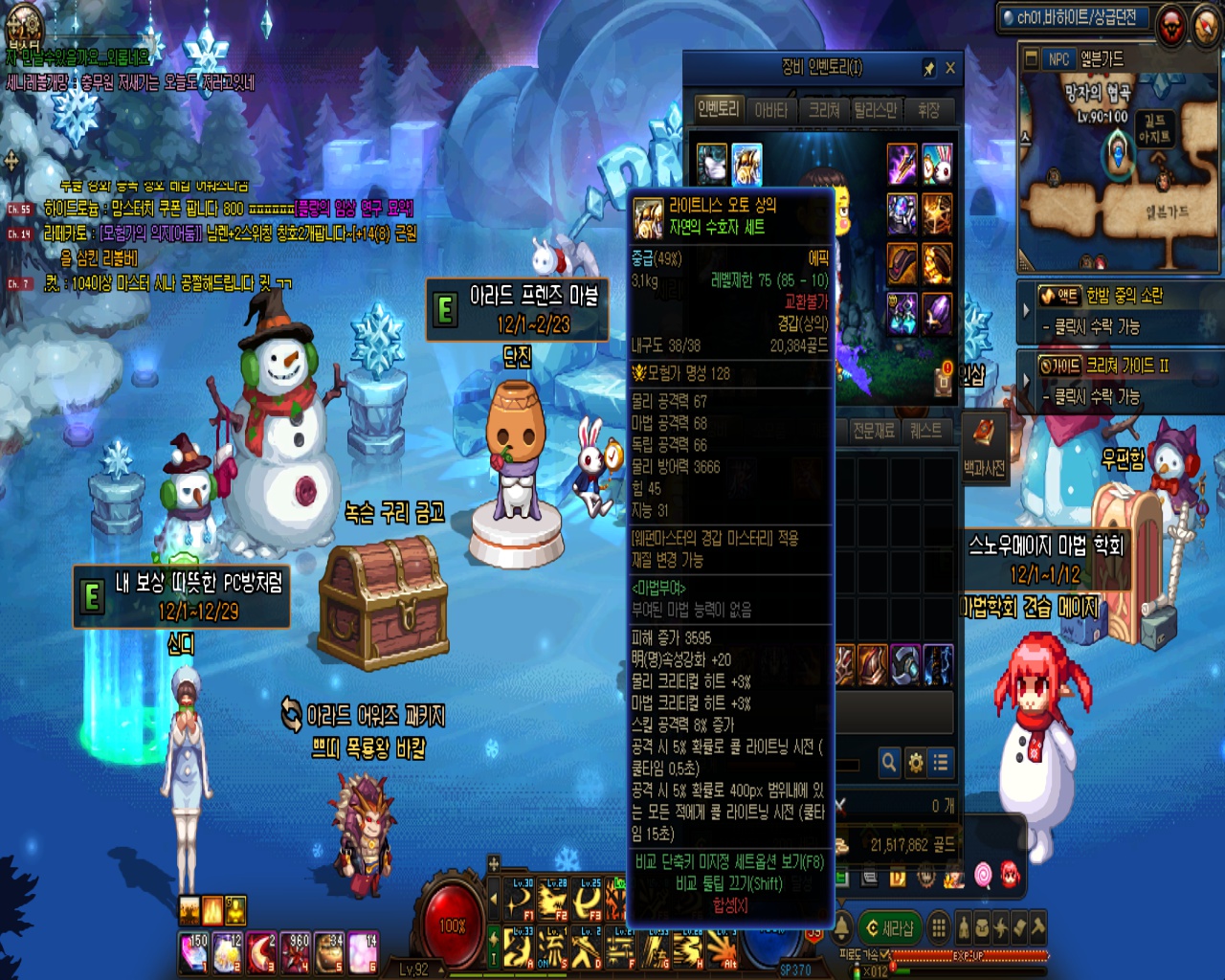Open the 크리쳐 tab
Image resolution: width=1225 pixels, height=980 pixels.
(824, 110)
